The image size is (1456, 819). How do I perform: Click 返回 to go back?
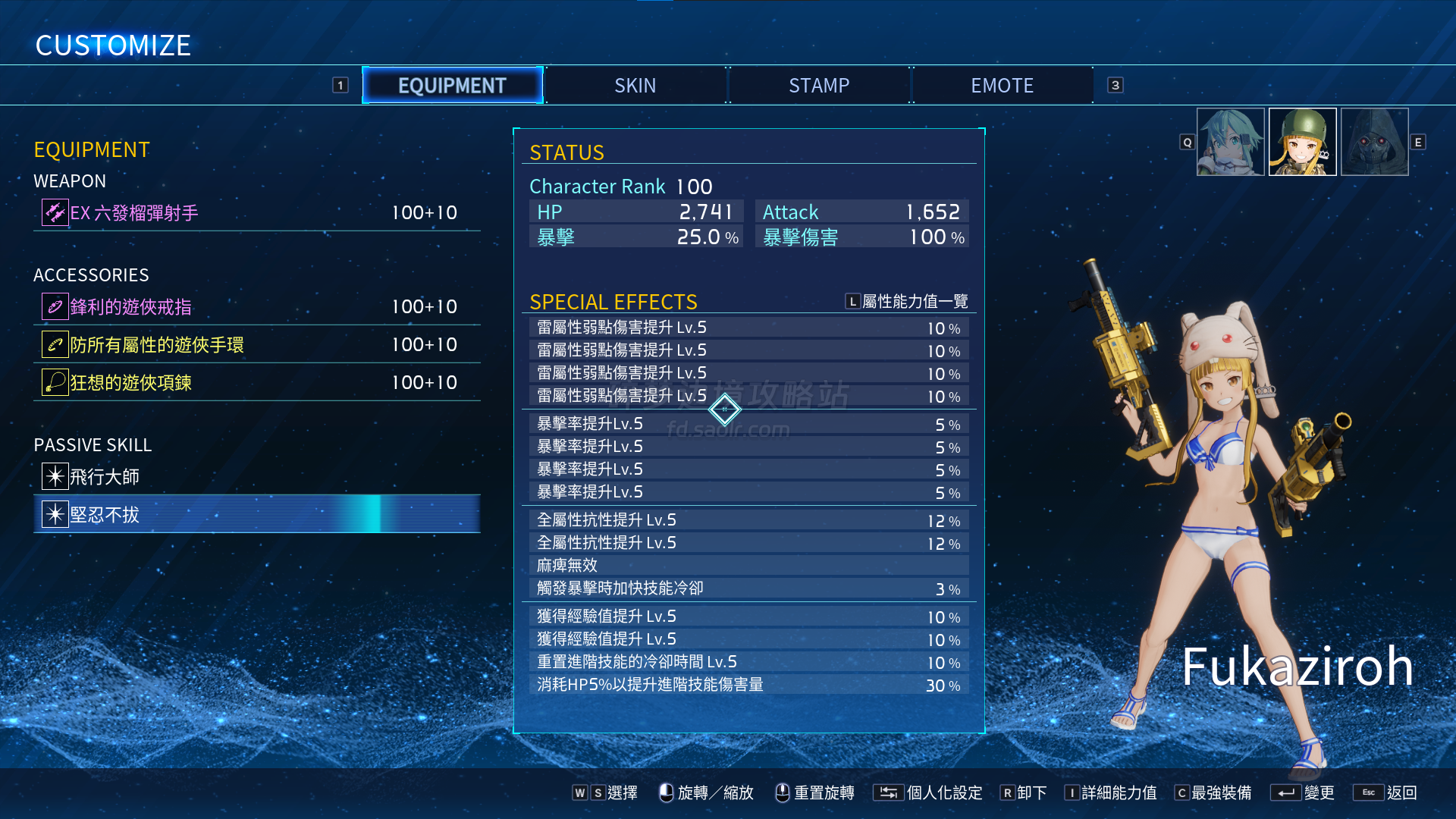point(1385,792)
